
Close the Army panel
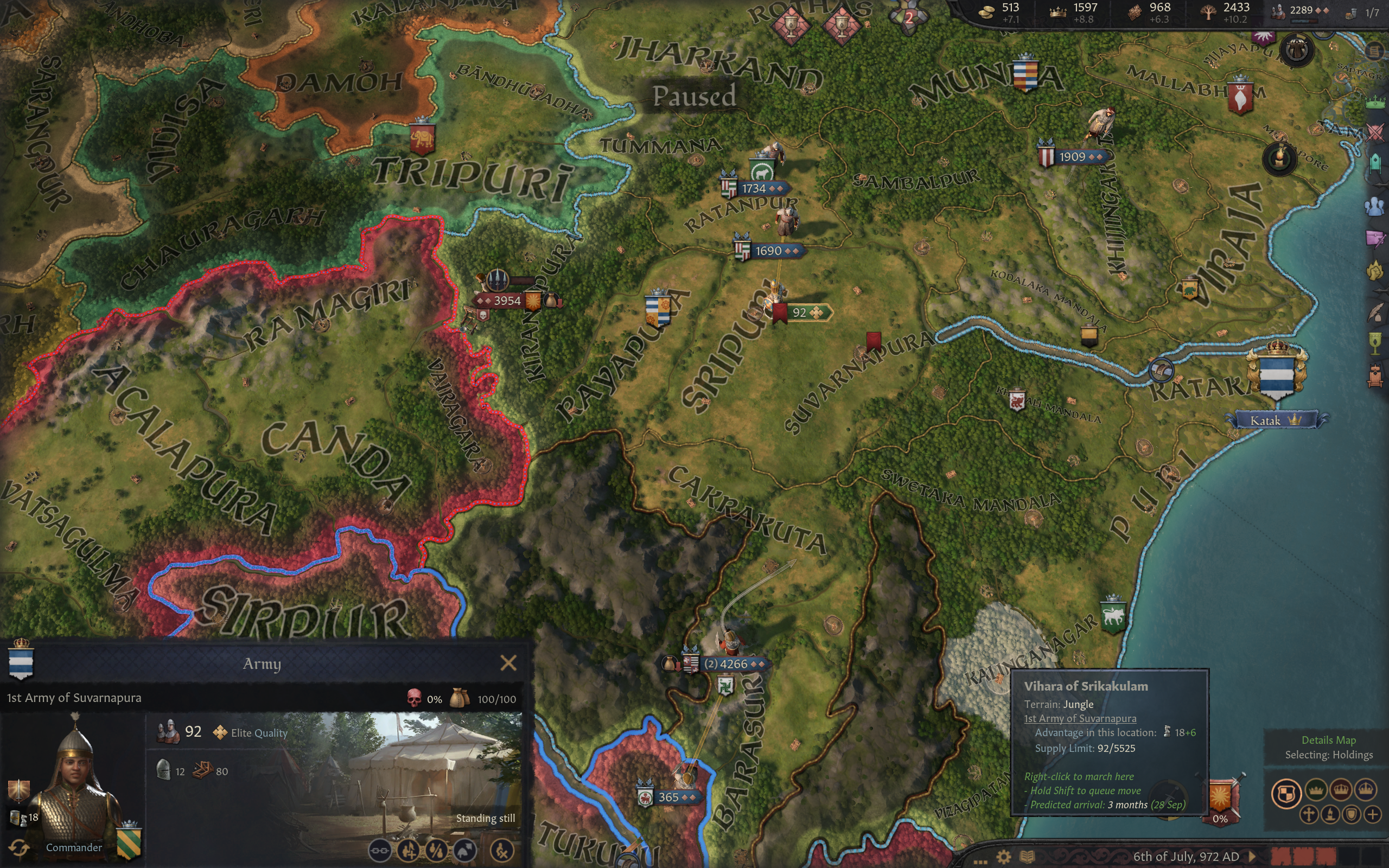(508, 663)
